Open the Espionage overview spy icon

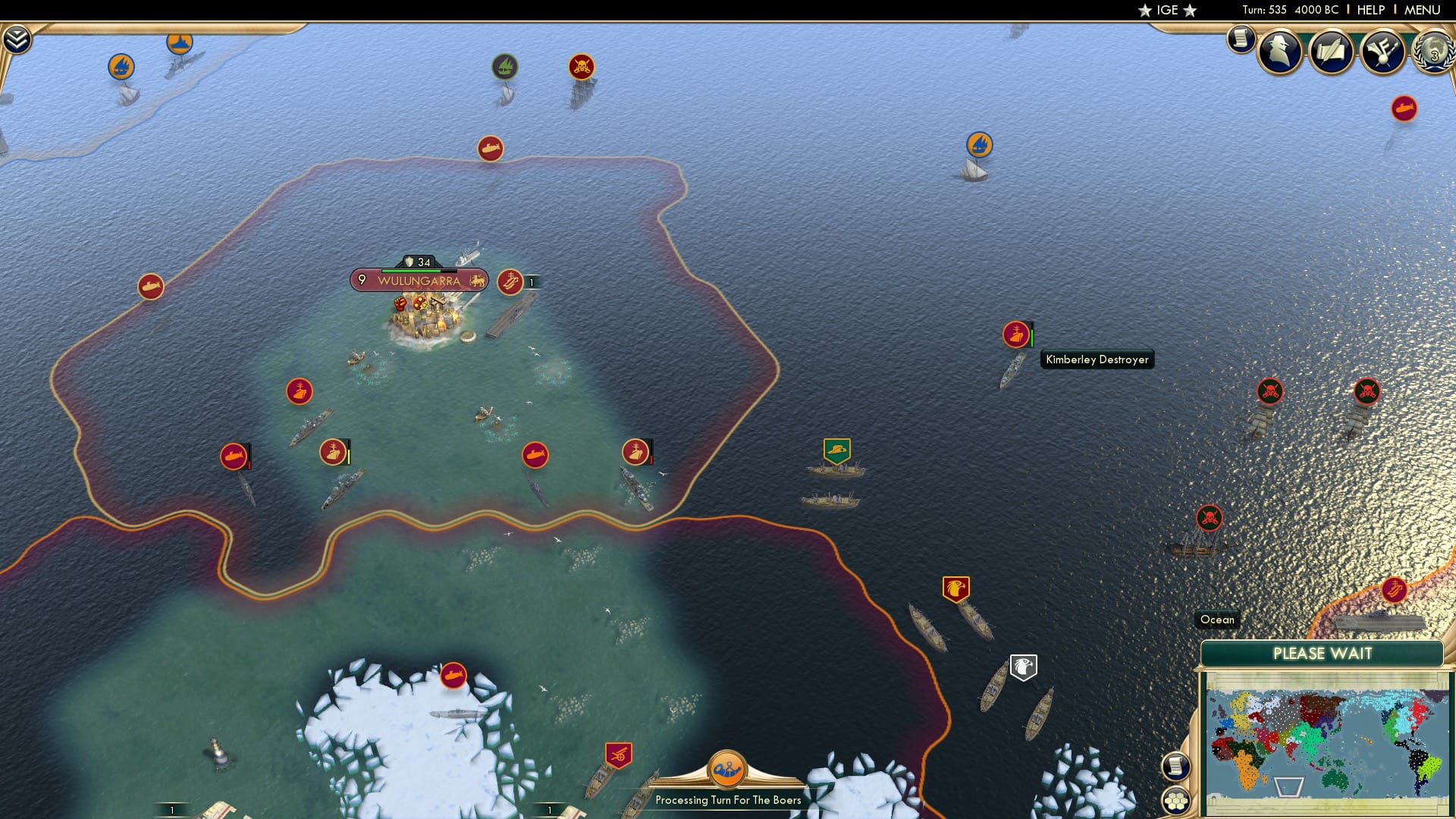1278,53
